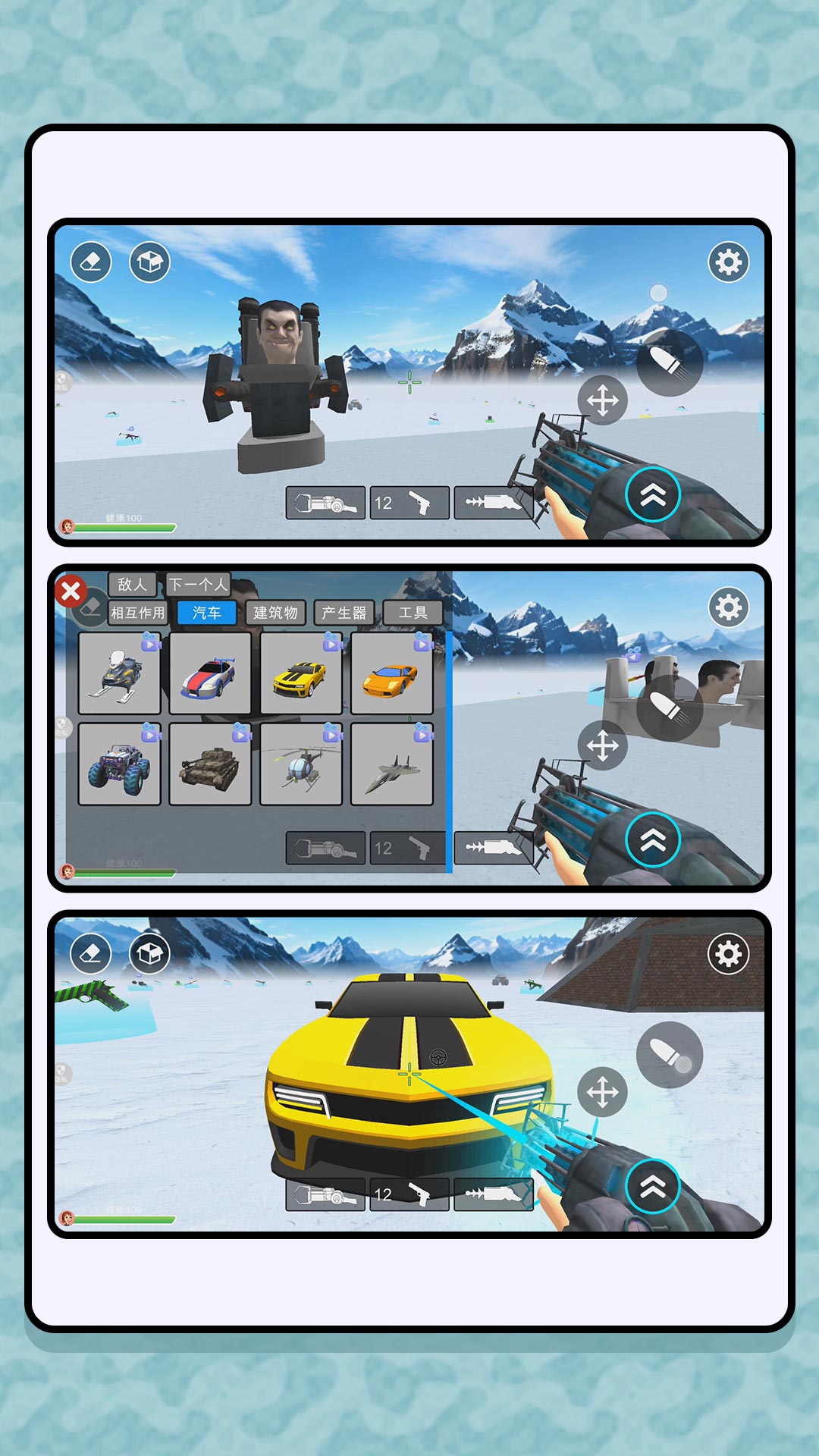Viewport: 819px width, 1456px height.
Task: Pick the fighter jet tile
Action: (x=392, y=764)
